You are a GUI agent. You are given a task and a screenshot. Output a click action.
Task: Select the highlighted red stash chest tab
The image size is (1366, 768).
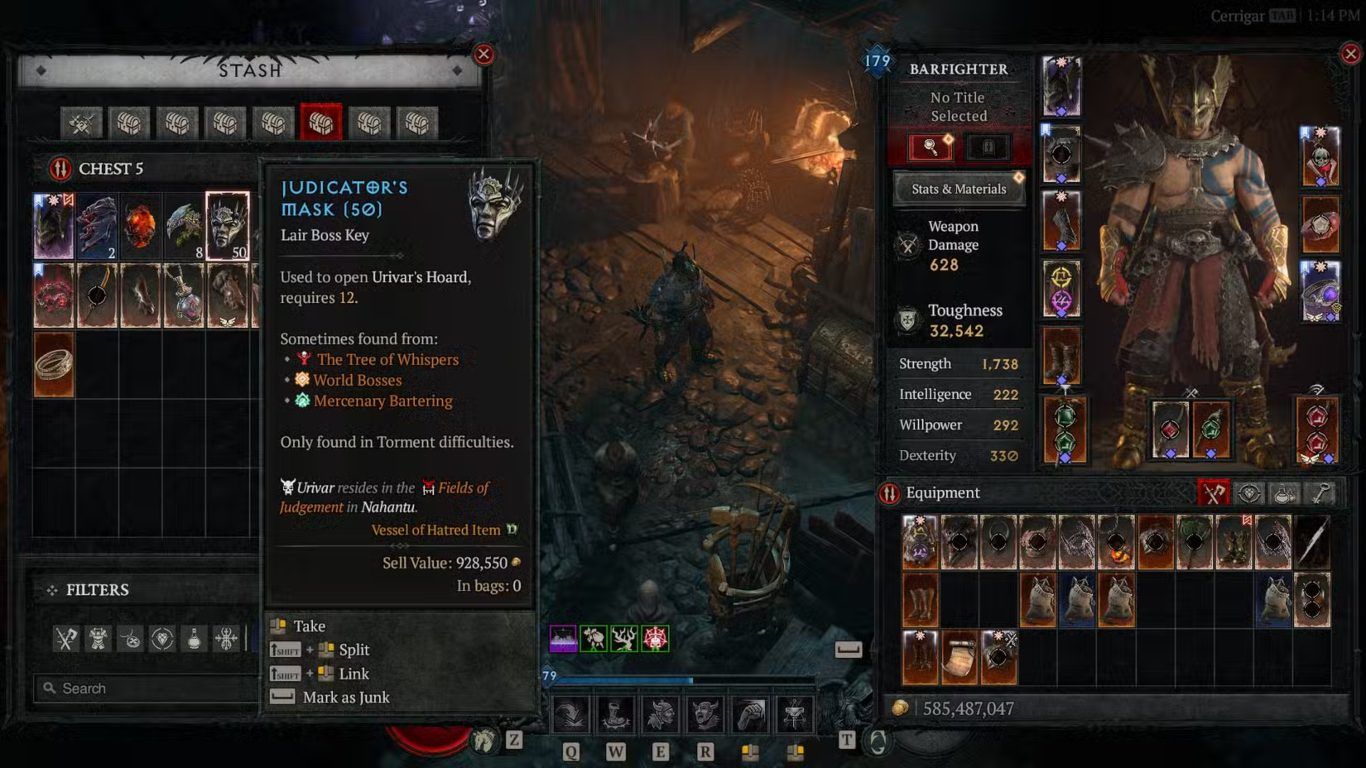(321, 123)
